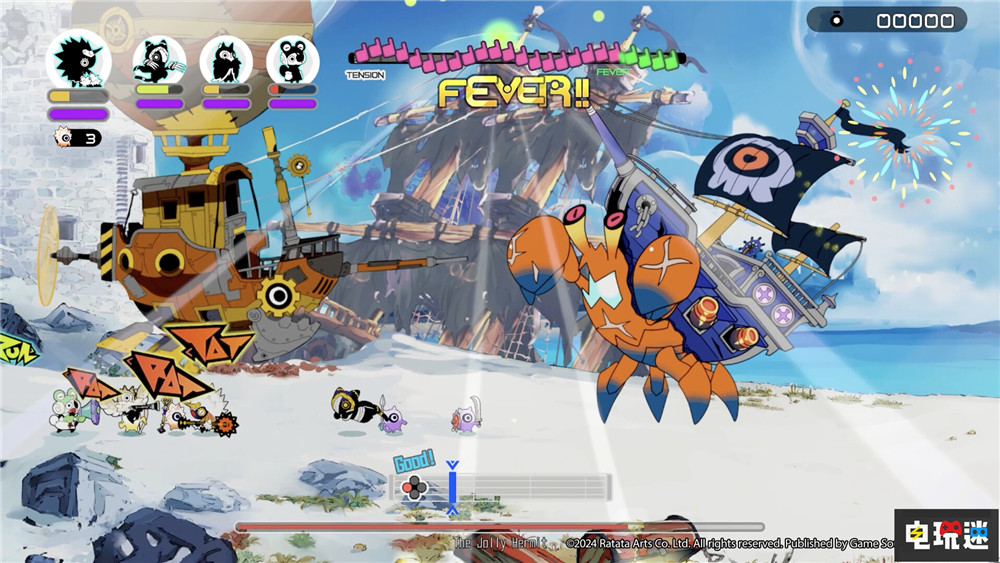Select the clawed cat Ratatan portrait
This screenshot has height=563, width=1000.
coord(160,61)
